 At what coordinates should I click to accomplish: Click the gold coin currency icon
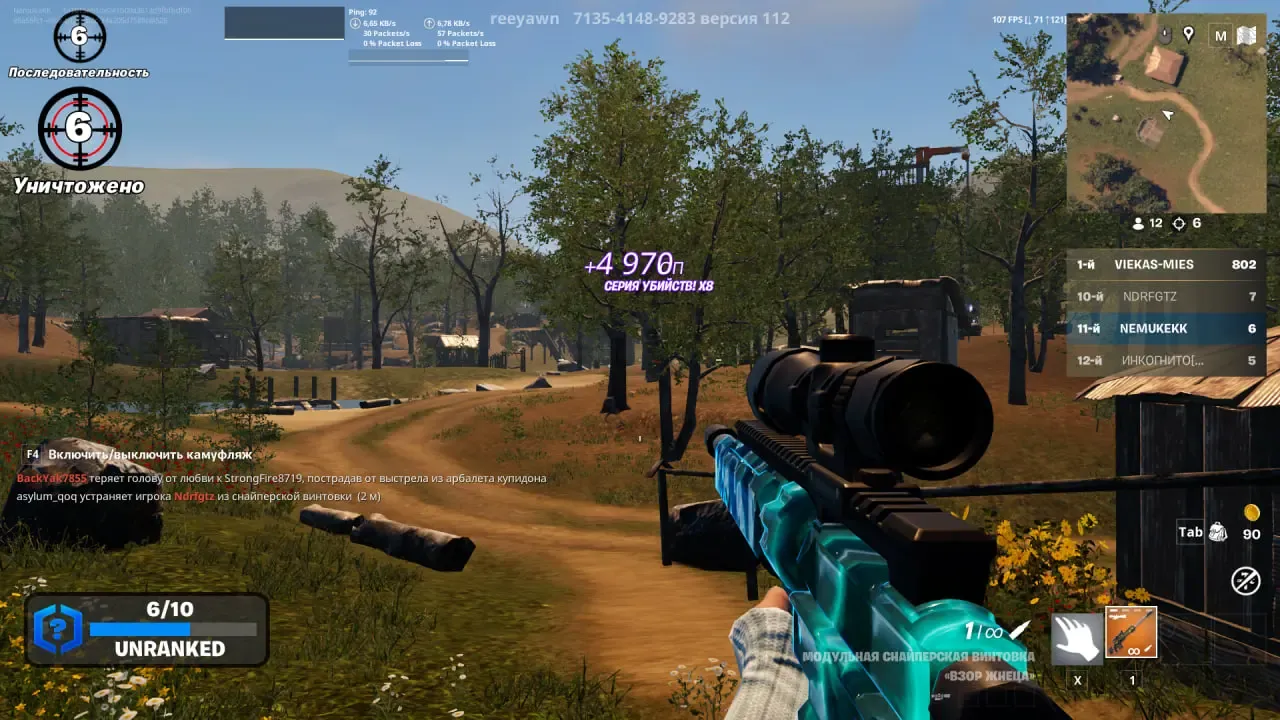(x=1251, y=513)
